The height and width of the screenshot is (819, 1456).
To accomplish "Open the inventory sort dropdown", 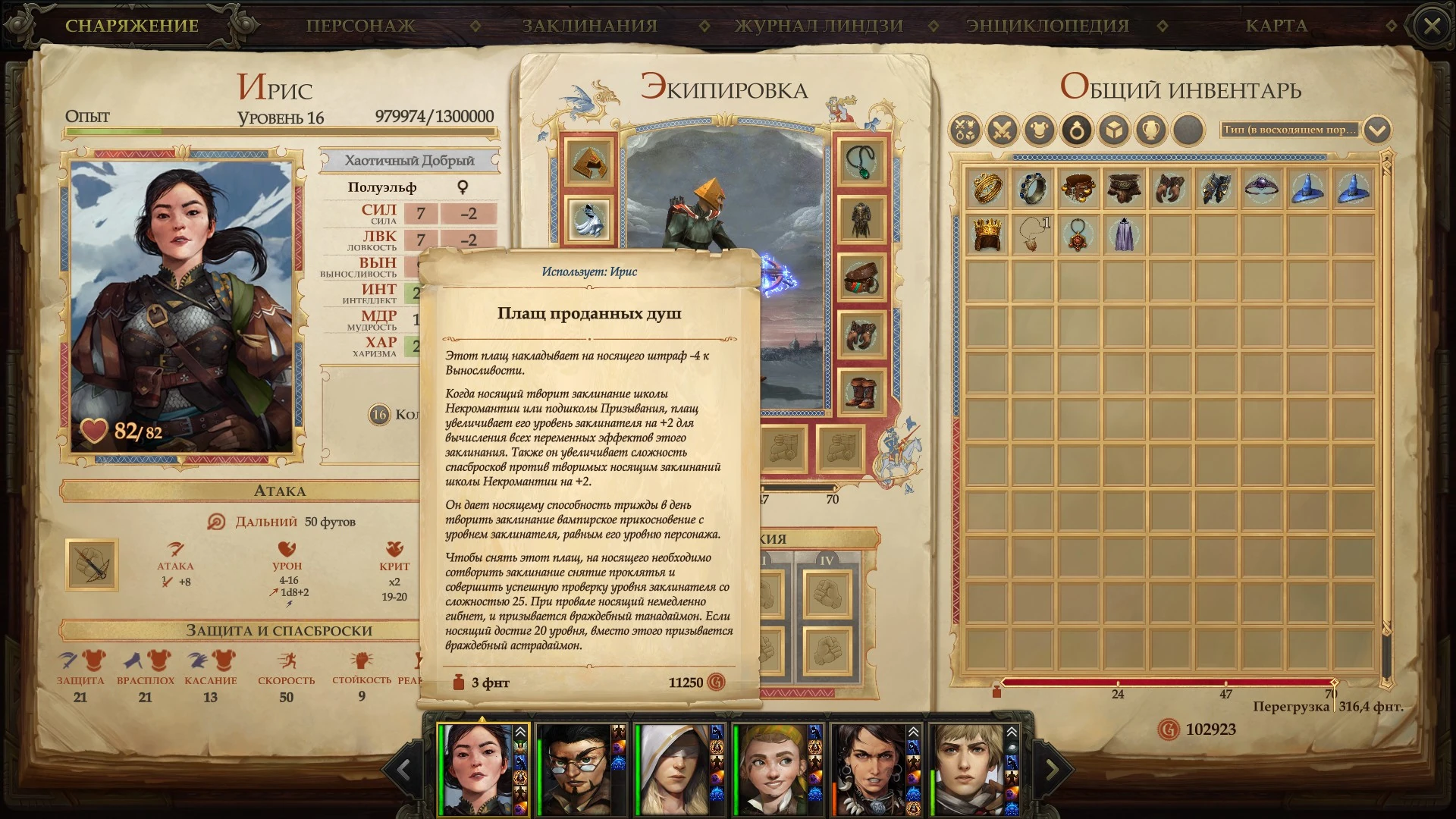I will tap(1377, 130).
